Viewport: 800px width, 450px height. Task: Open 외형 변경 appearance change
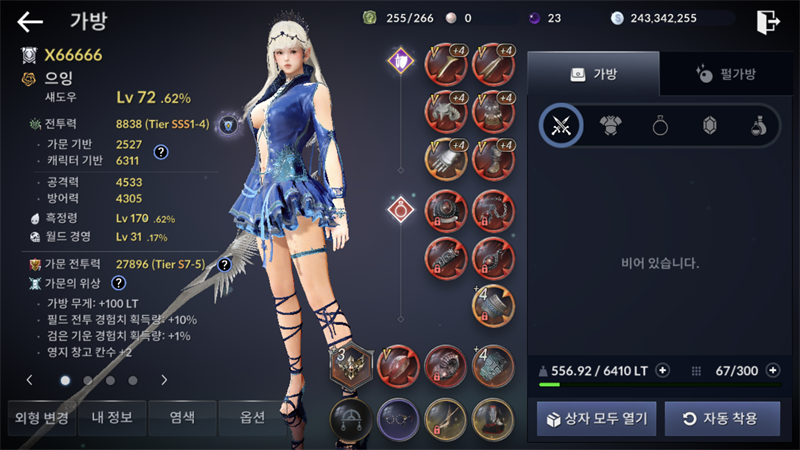point(38,417)
